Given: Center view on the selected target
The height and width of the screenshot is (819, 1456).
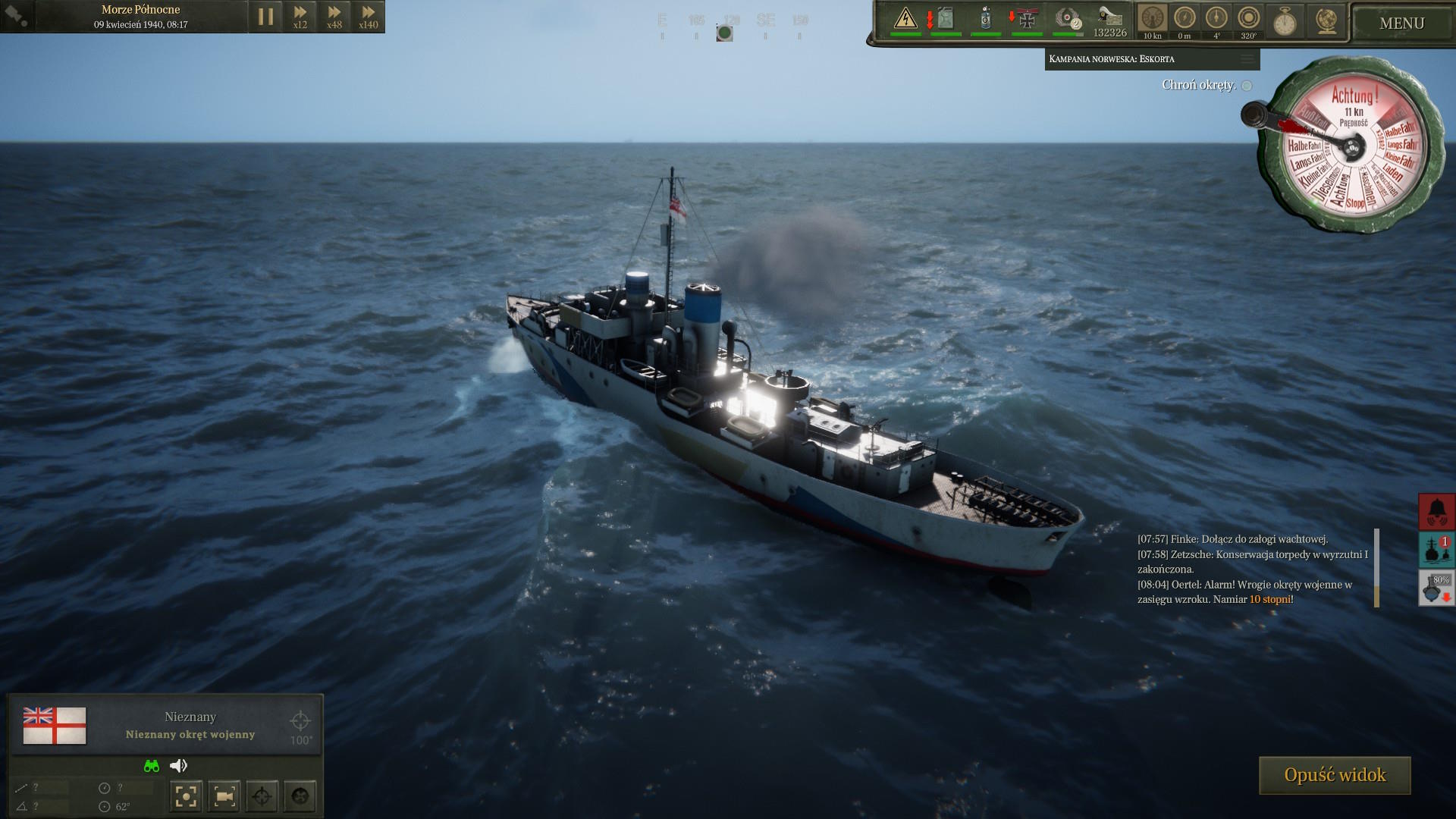Looking at the screenshot, I should [x=186, y=796].
